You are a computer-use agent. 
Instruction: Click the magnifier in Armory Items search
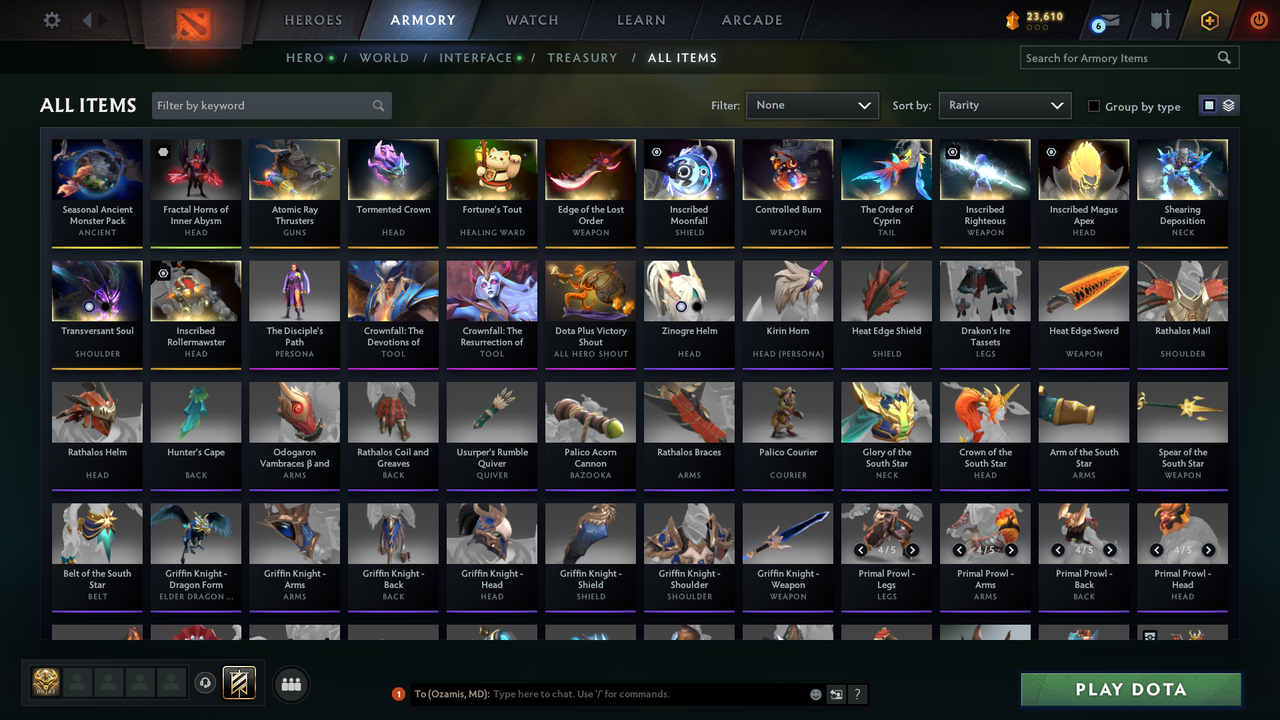point(1224,57)
